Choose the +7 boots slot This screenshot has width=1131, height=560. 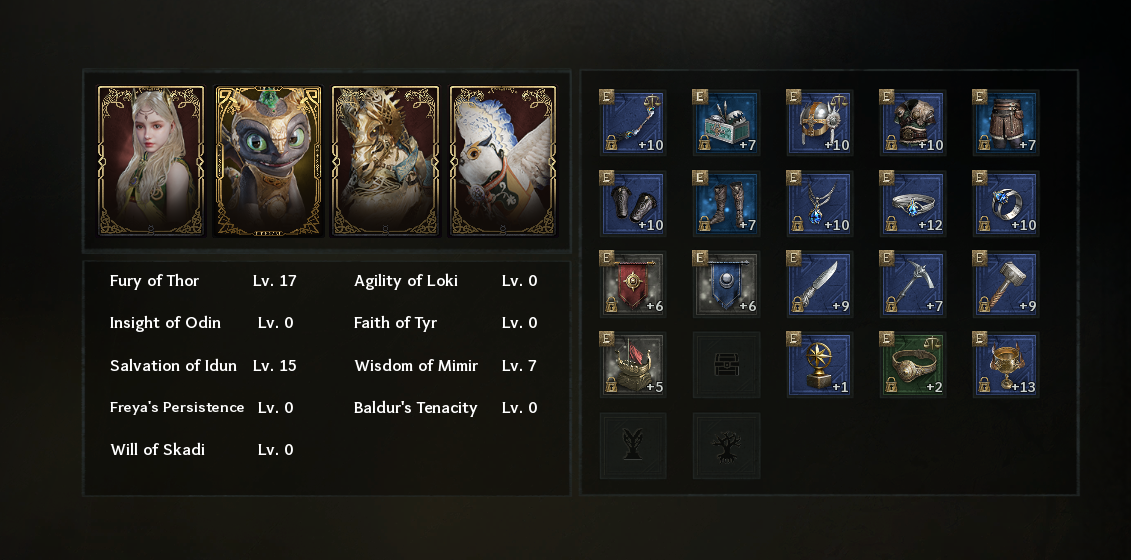pyautogui.click(x=726, y=204)
